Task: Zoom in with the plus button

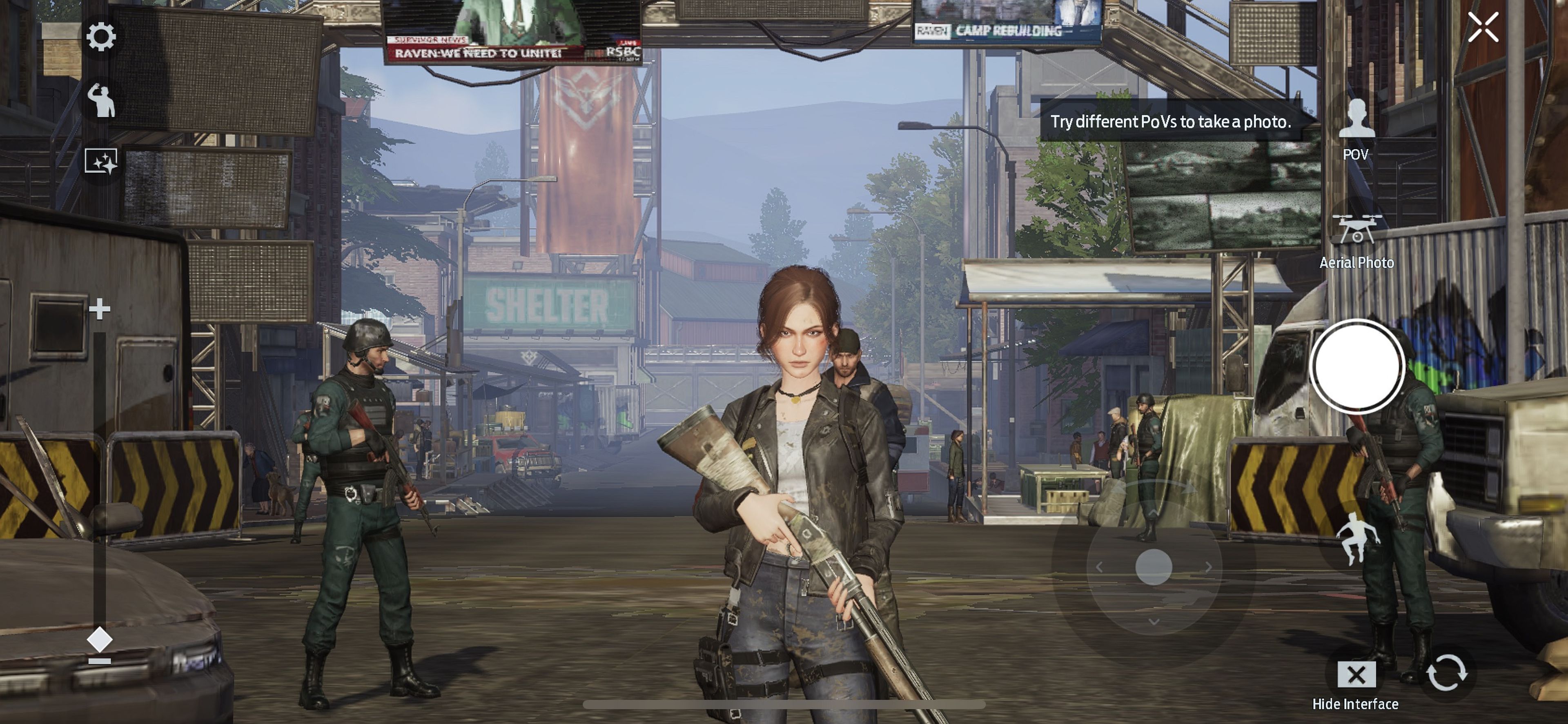Action: pos(100,309)
